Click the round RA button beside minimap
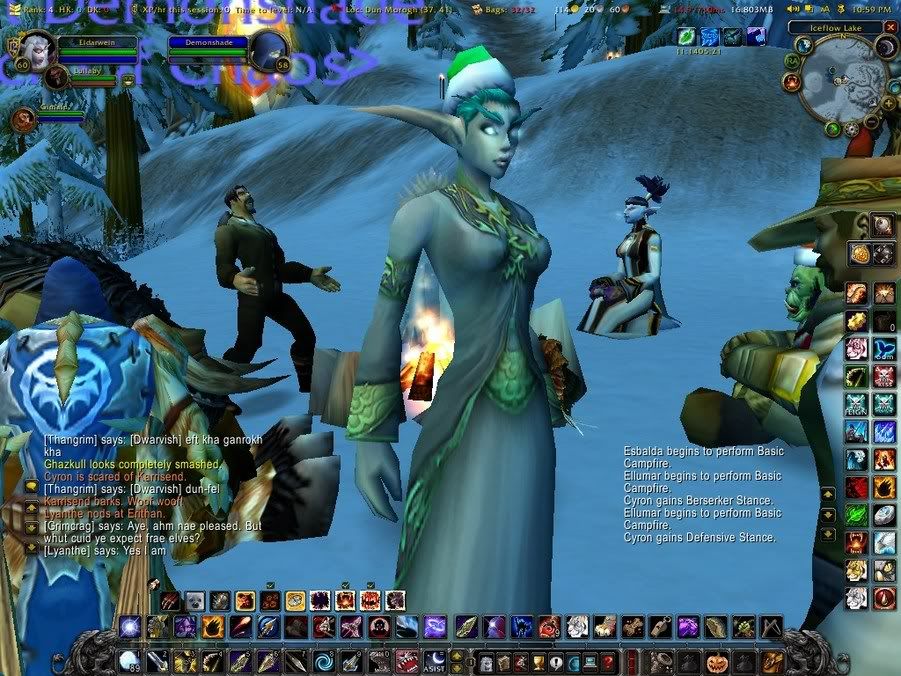The height and width of the screenshot is (676, 901). pos(790,60)
